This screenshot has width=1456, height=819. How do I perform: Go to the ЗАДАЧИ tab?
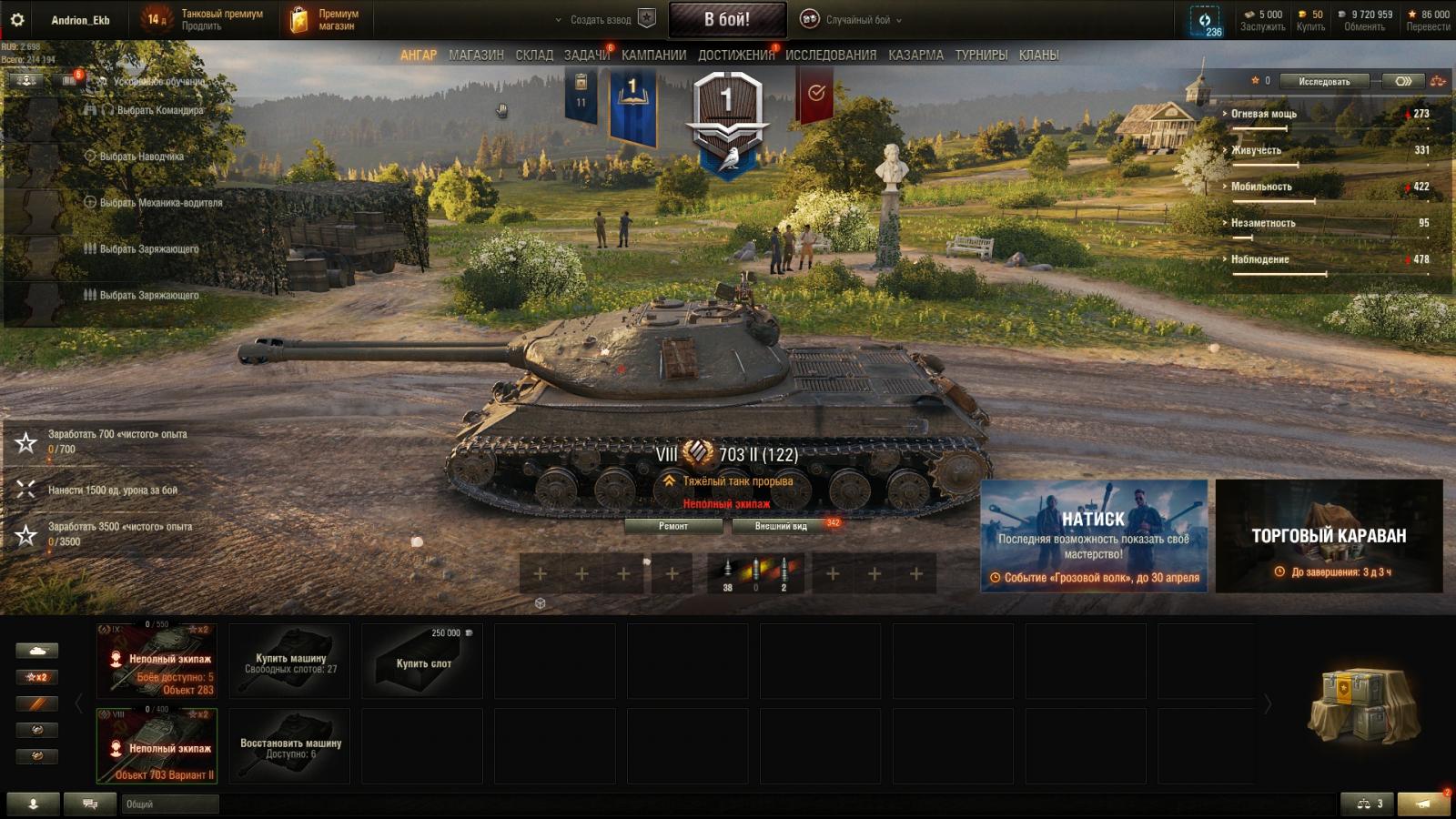[x=586, y=56]
